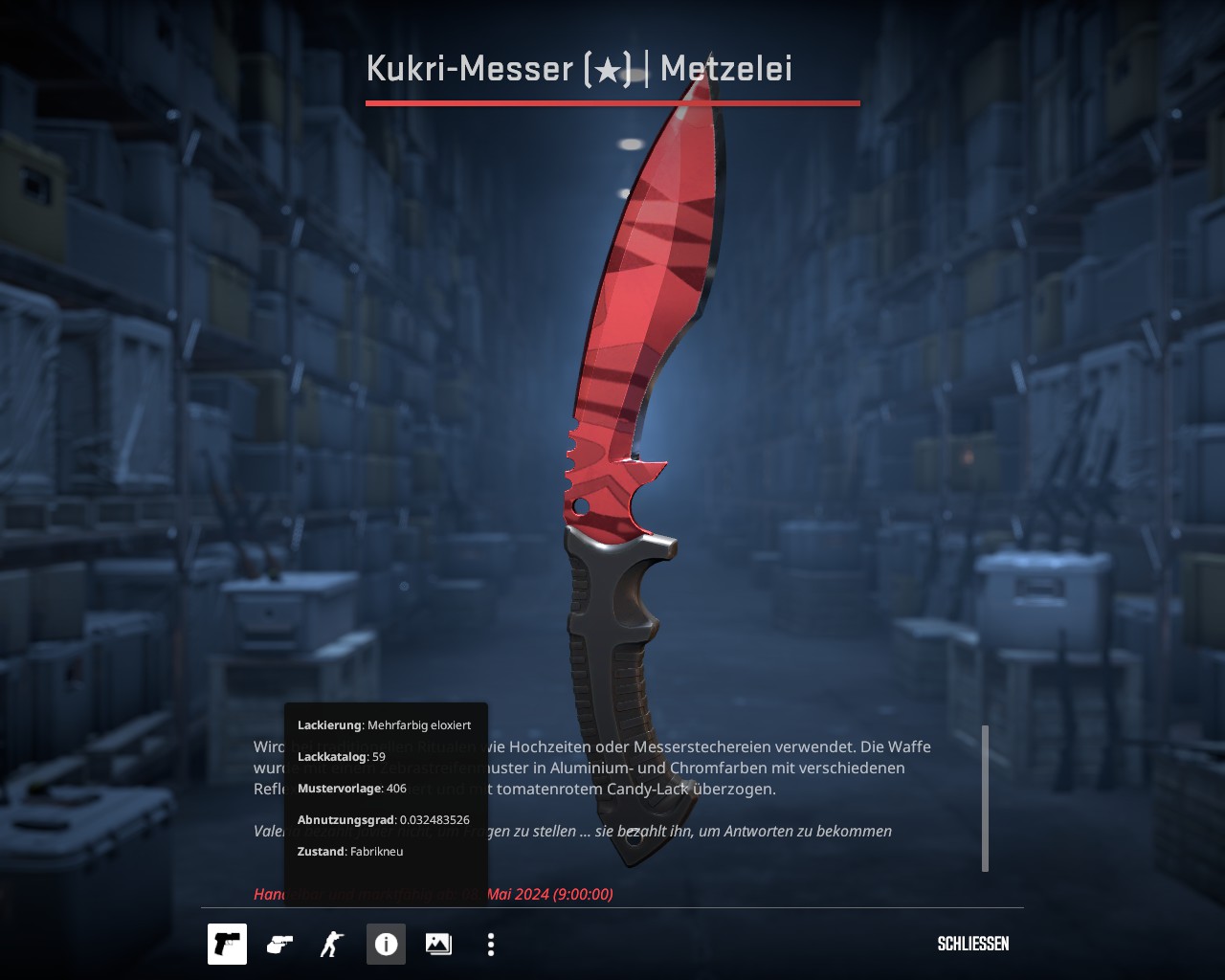Toggle the highlighted info panel view off
The width and height of the screenshot is (1225, 980).
[x=386, y=944]
